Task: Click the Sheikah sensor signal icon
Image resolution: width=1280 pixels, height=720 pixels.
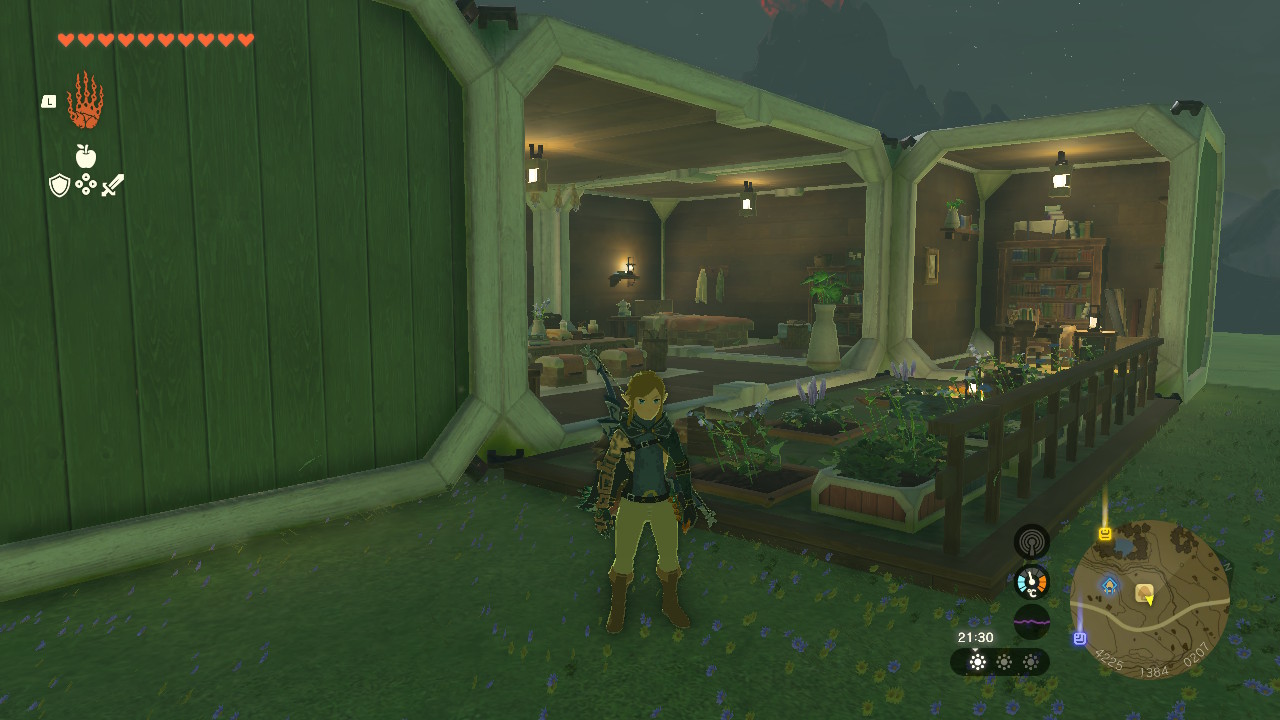Action: point(1031,542)
